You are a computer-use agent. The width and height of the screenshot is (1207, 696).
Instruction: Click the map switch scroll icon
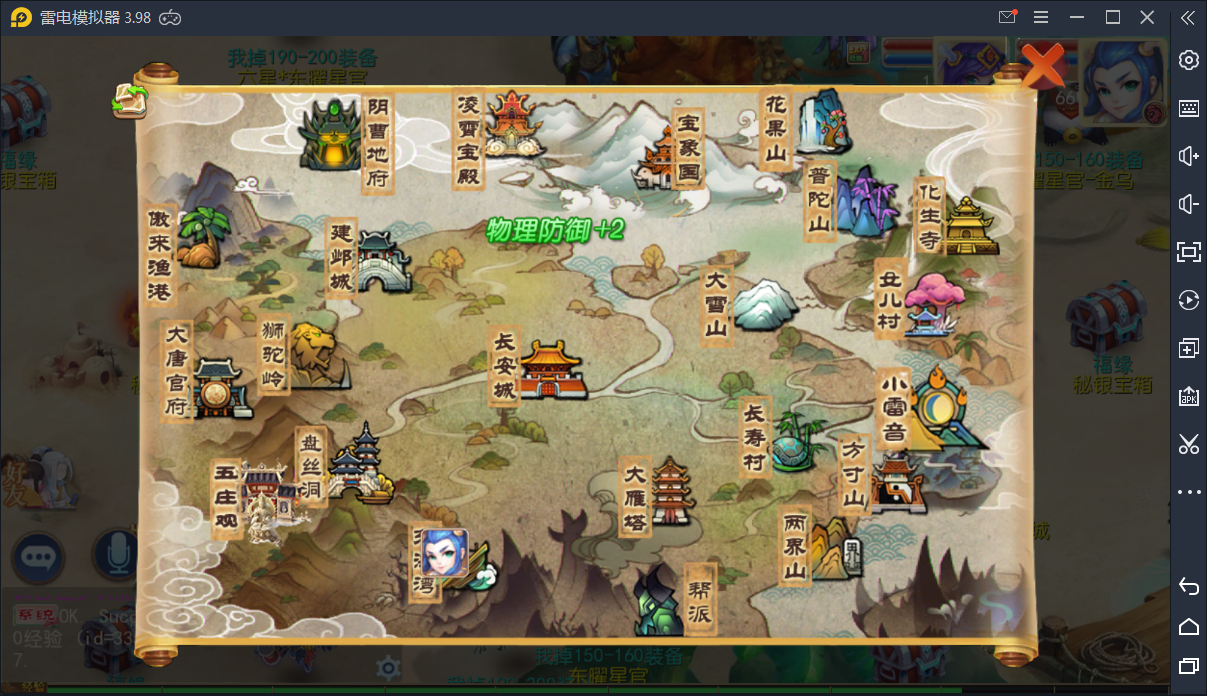pos(129,100)
